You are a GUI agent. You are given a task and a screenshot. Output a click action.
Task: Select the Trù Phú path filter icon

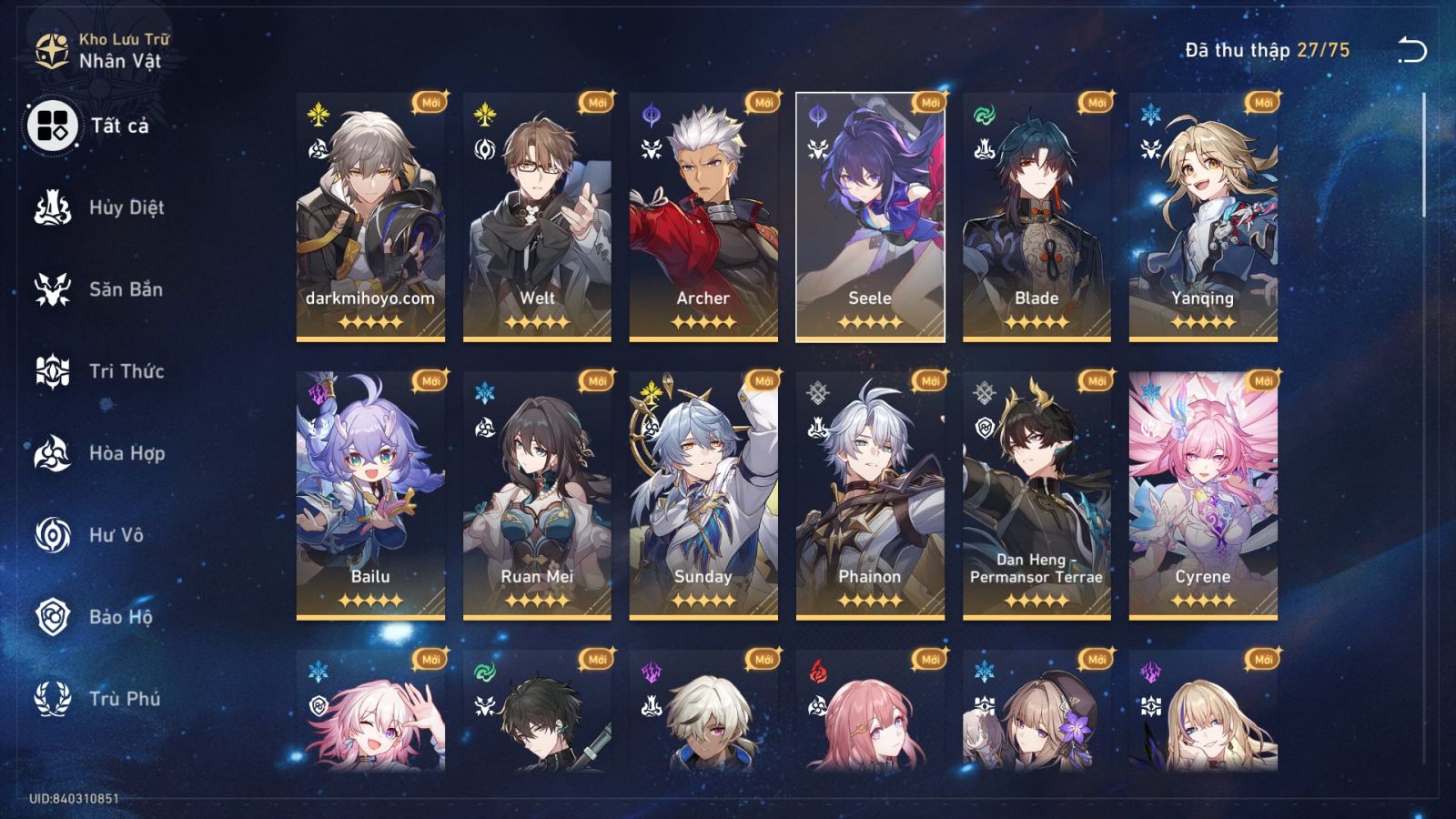[x=53, y=699]
